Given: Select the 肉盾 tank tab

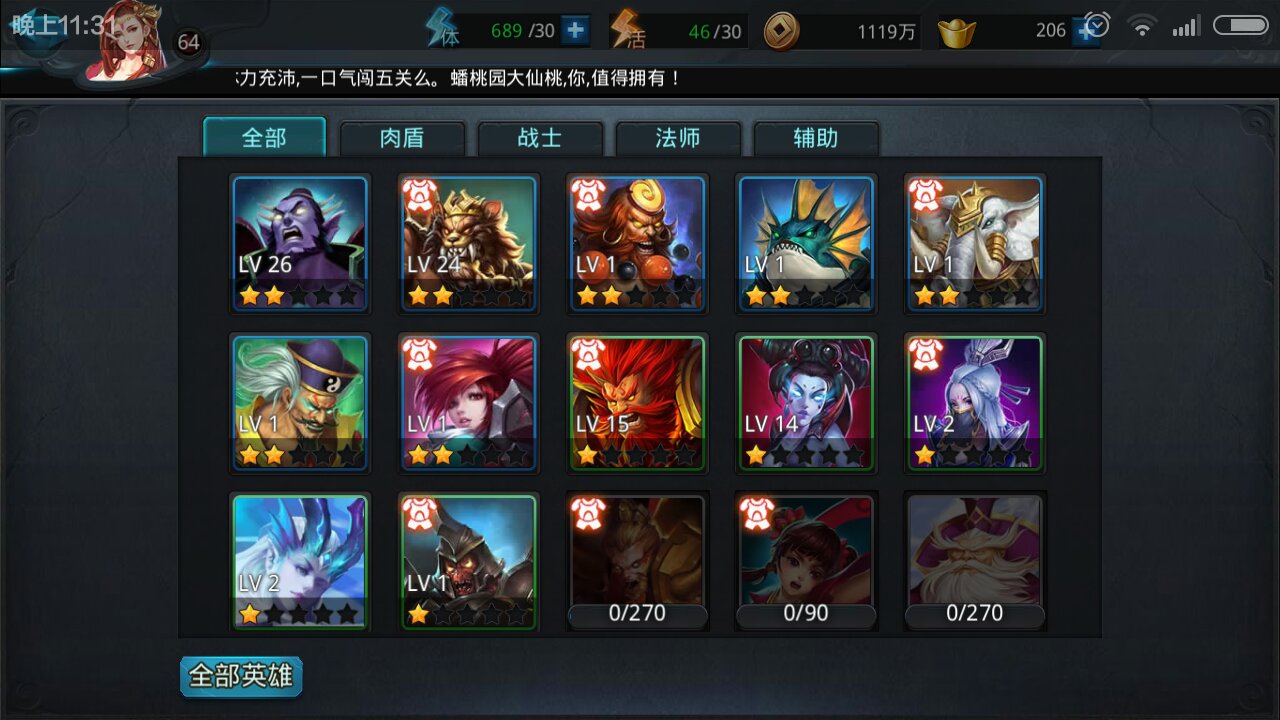Looking at the screenshot, I should coord(402,138).
